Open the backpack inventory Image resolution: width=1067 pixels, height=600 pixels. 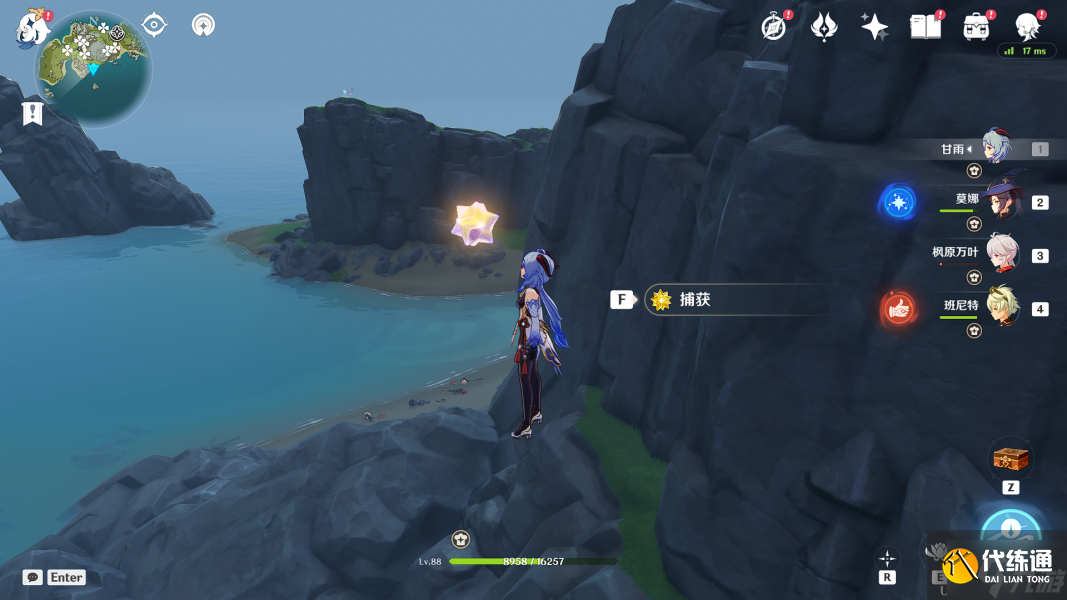pyautogui.click(x=977, y=27)
